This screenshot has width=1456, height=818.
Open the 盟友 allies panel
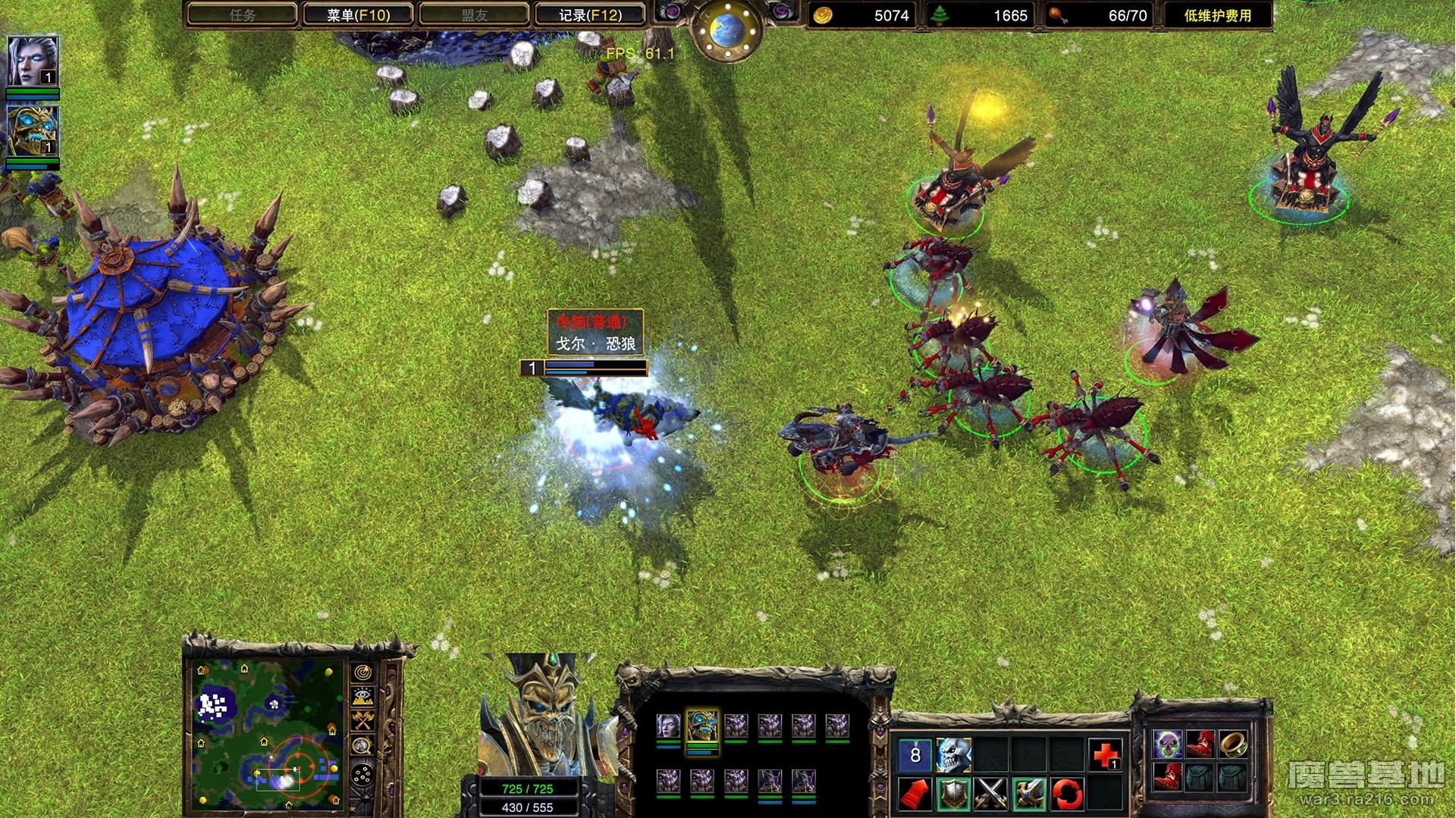pyautogui.click(x=474, y=14)
